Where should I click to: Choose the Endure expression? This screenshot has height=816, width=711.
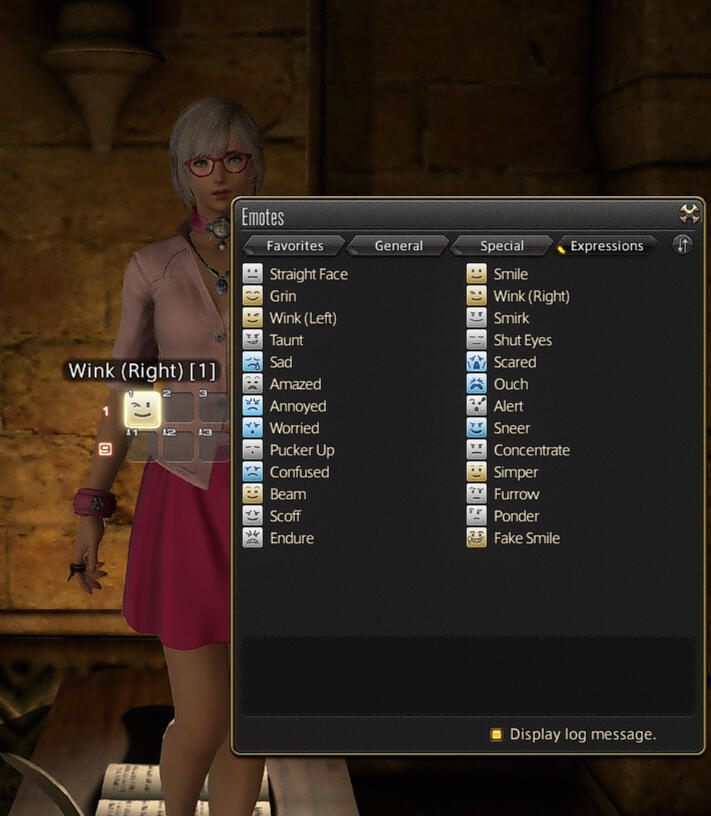pos(291,538)
